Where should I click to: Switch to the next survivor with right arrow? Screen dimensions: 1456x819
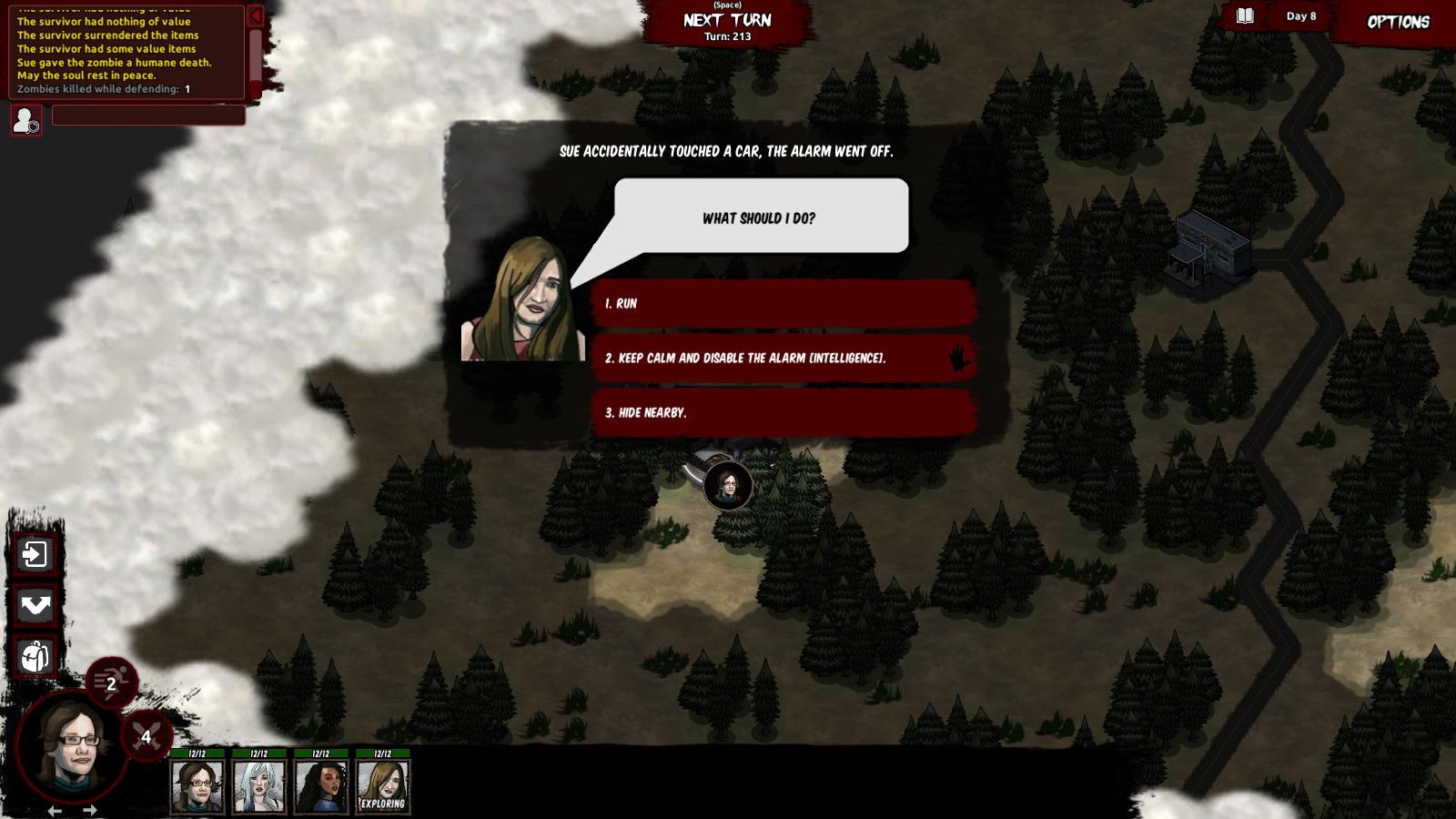point(89,810)
